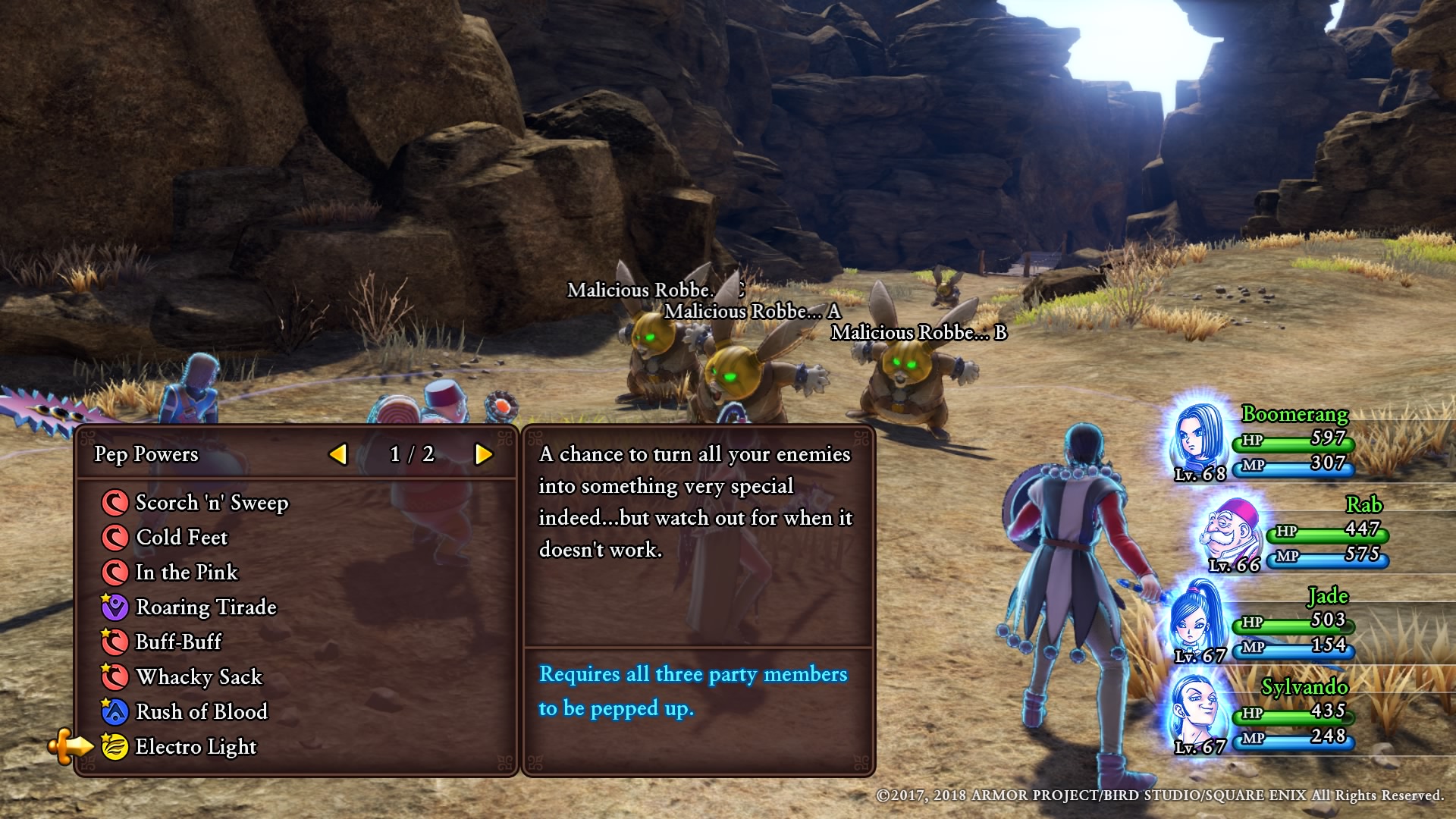1456x819 pixels.
Task: Select In the Pink pep power
Action: pyautogui.click(x=187, y=573)
